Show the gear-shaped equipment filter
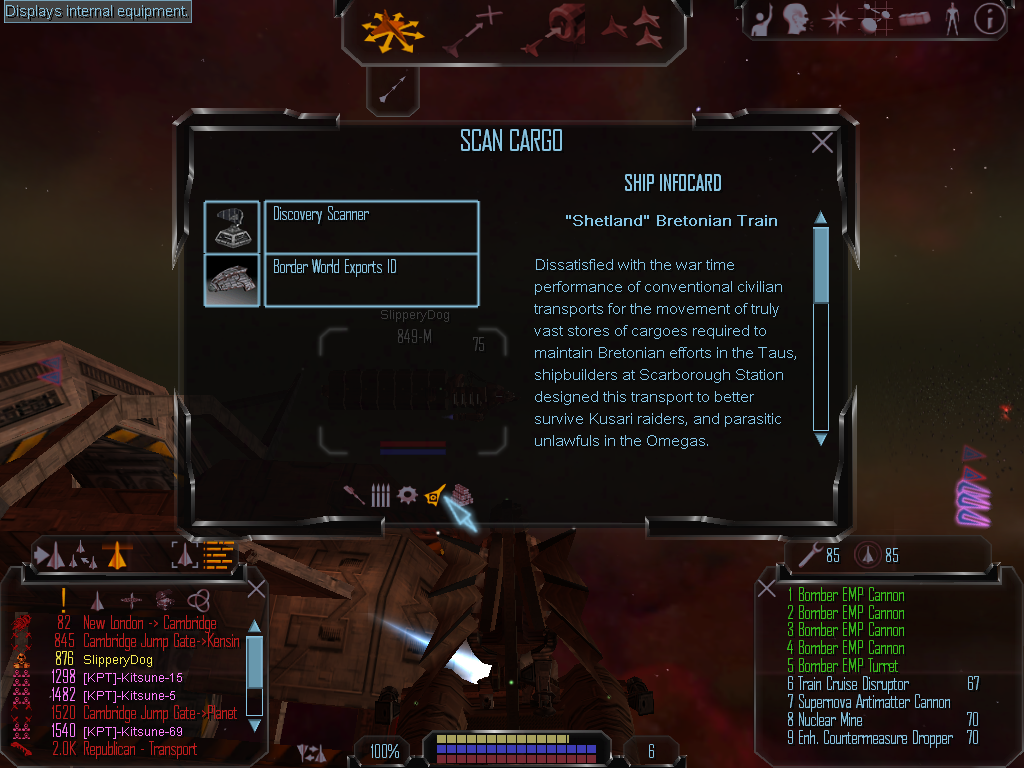Screen dimensions: 1024x768 click(406, 495)
